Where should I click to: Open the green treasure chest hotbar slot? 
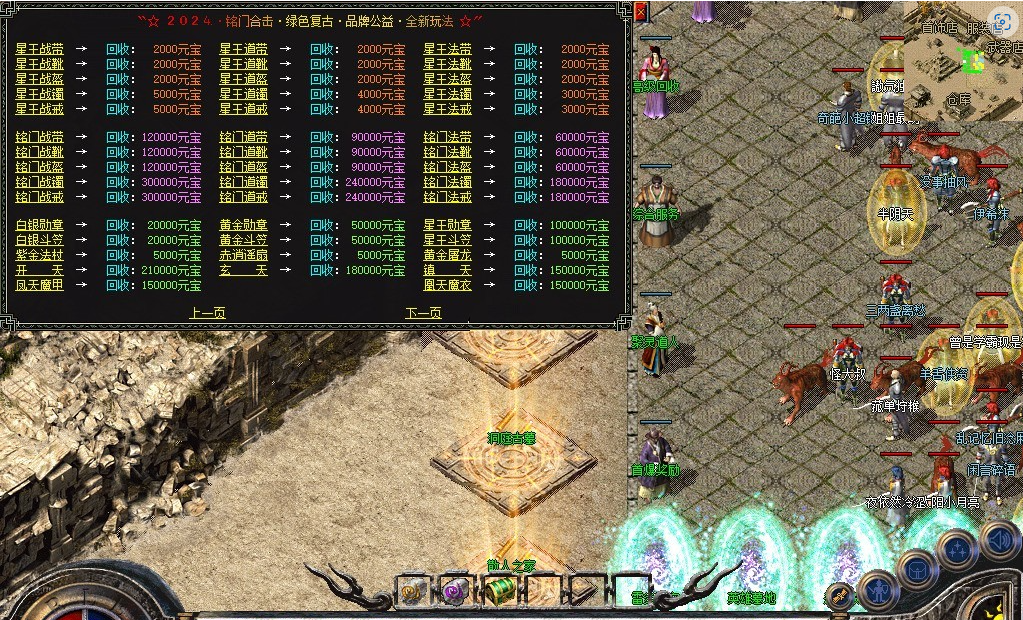click(x=500, y=591)
